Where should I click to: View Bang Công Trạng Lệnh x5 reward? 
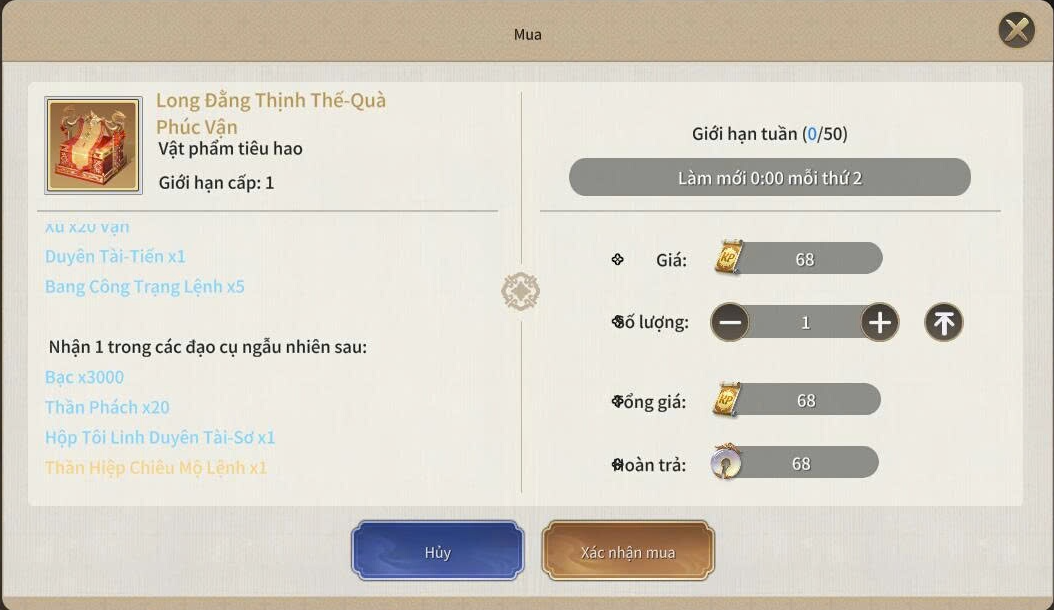click(x=145, y=287)
